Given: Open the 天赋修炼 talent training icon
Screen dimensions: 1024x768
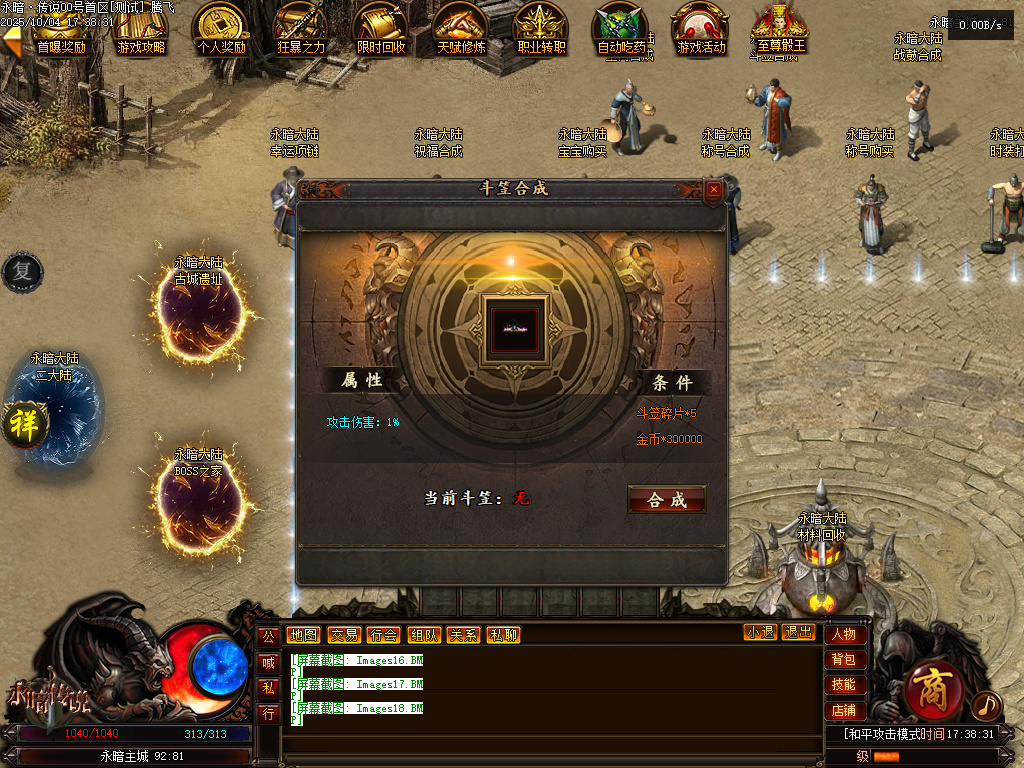Looking at the screenshot, I should (461, 29).
